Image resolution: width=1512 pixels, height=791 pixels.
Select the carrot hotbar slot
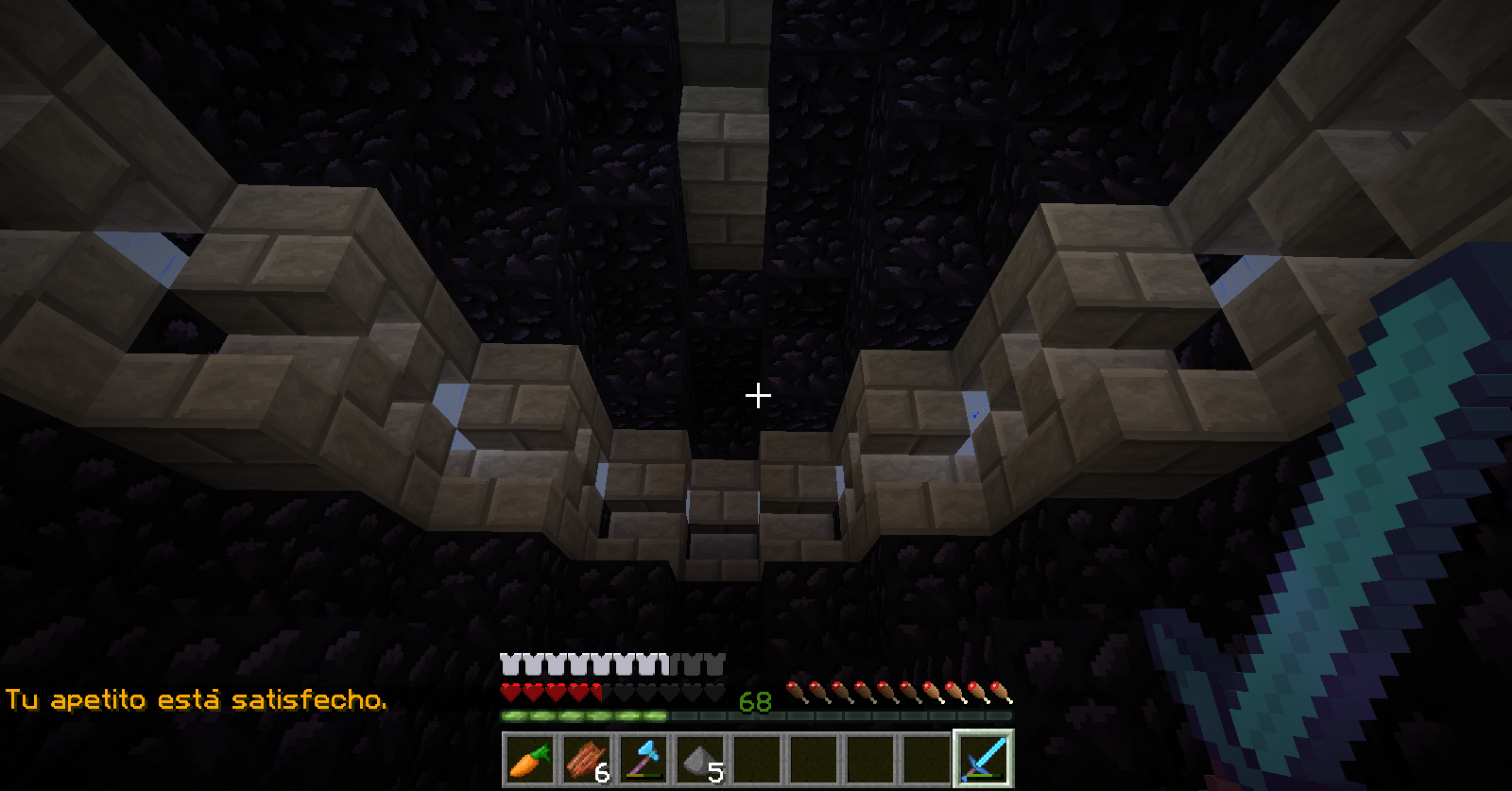tap(530, 759)
